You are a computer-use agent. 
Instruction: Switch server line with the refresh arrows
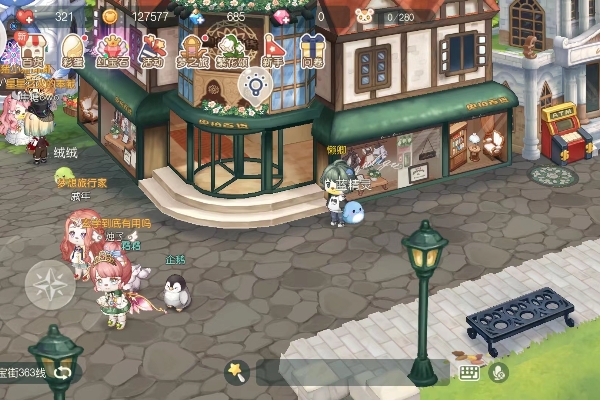tap(65, 372)
